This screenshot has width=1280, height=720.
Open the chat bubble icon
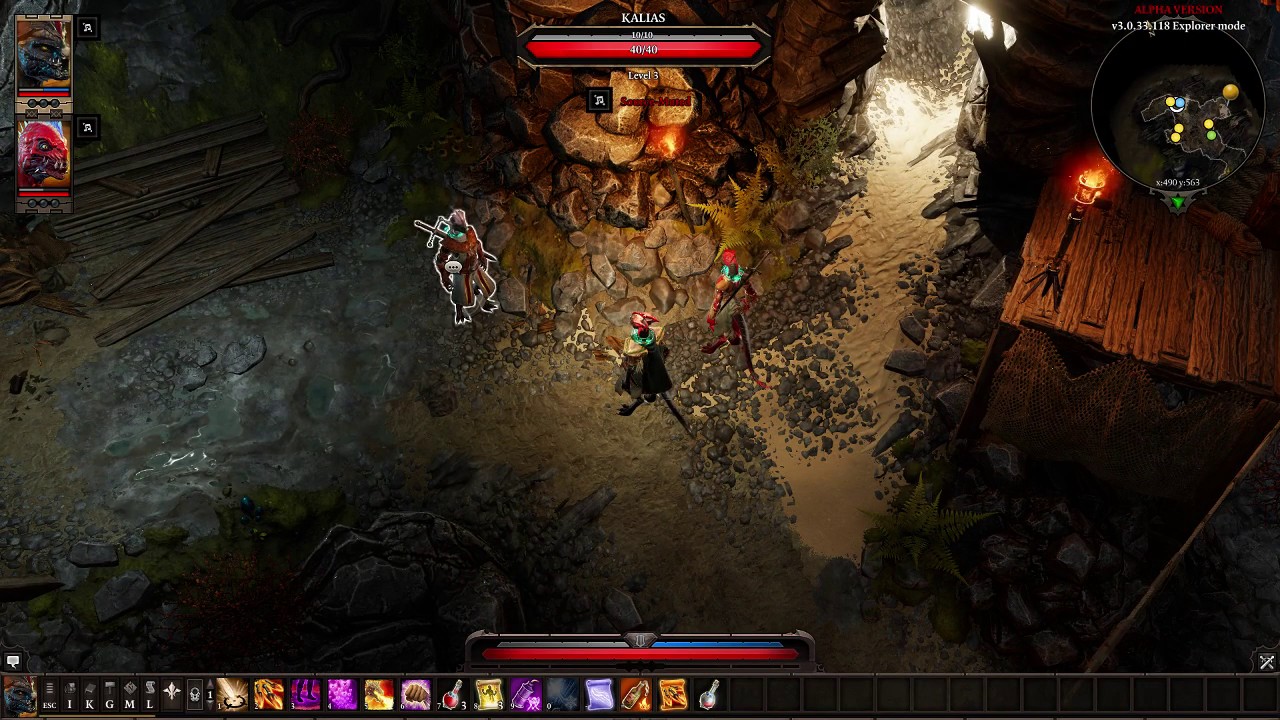pos(13,661)
